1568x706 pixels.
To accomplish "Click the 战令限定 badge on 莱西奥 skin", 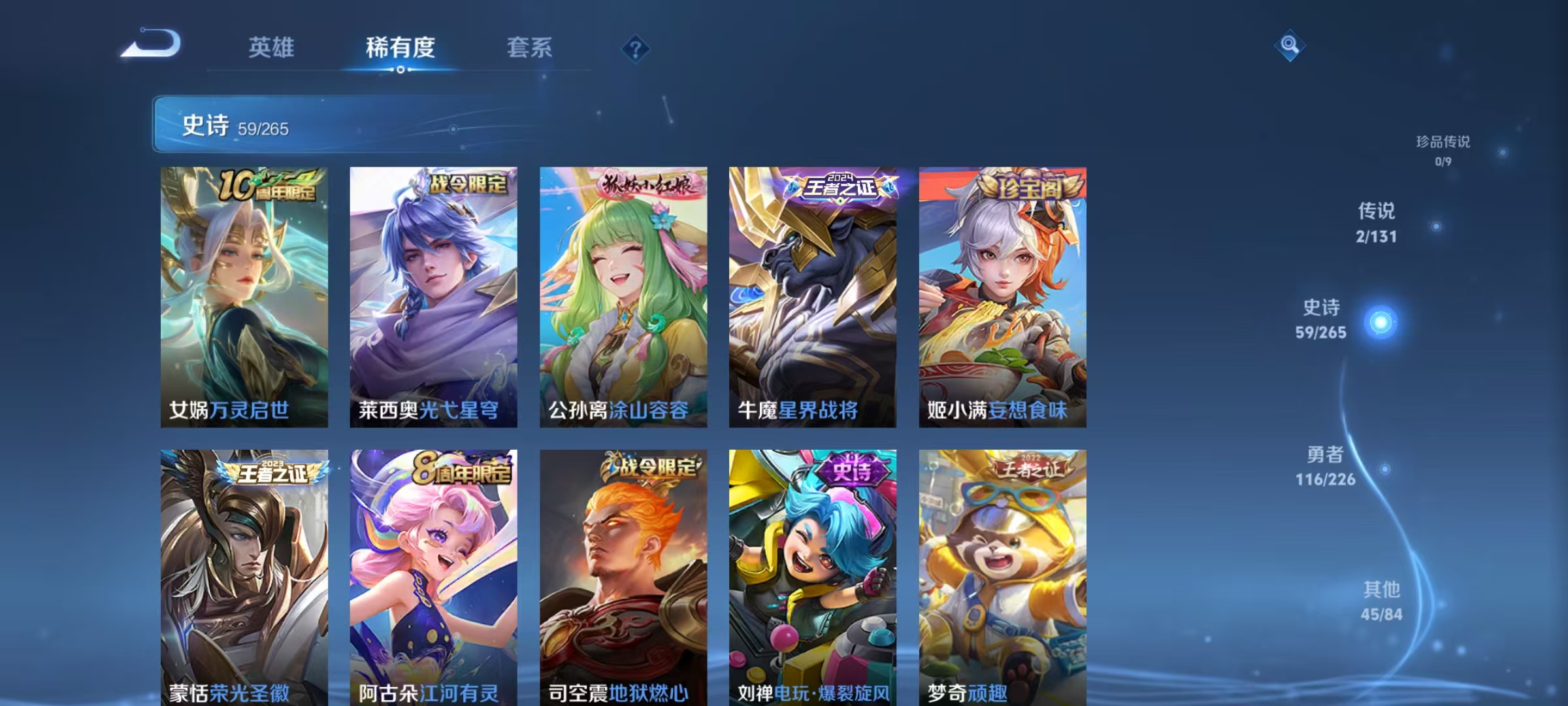I will [x=469, y=185].
